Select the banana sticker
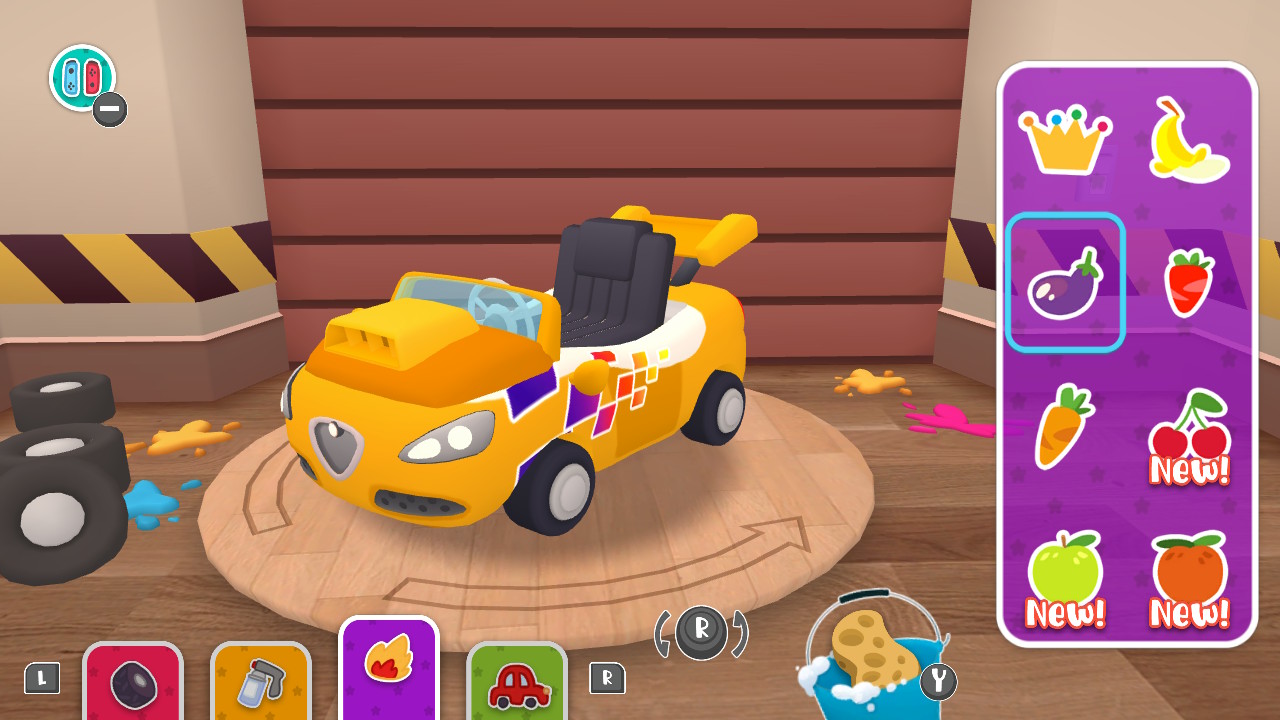1280x720 pixels. click(1188, 138)
